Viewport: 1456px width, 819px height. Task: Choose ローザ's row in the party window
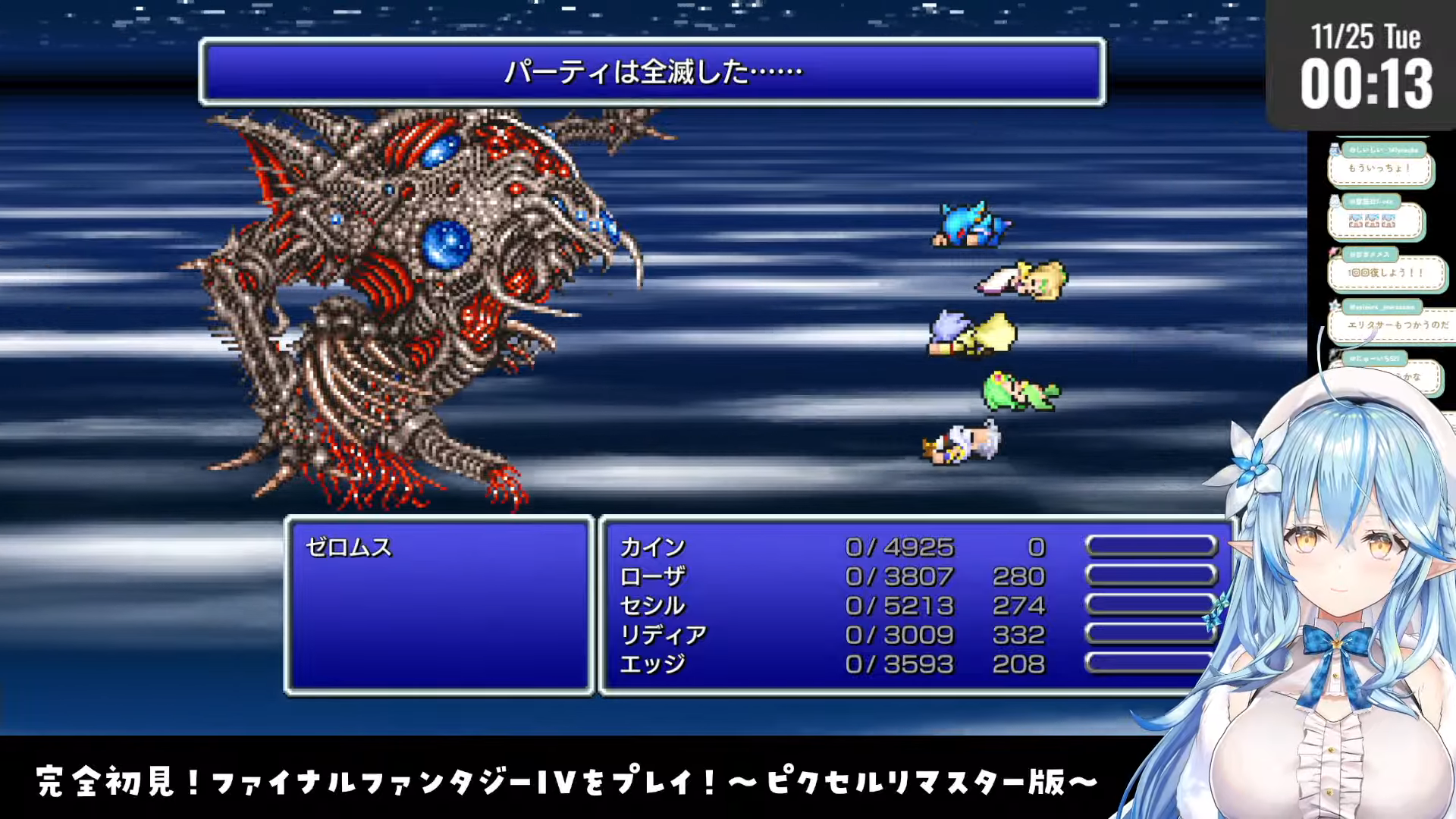653,576
